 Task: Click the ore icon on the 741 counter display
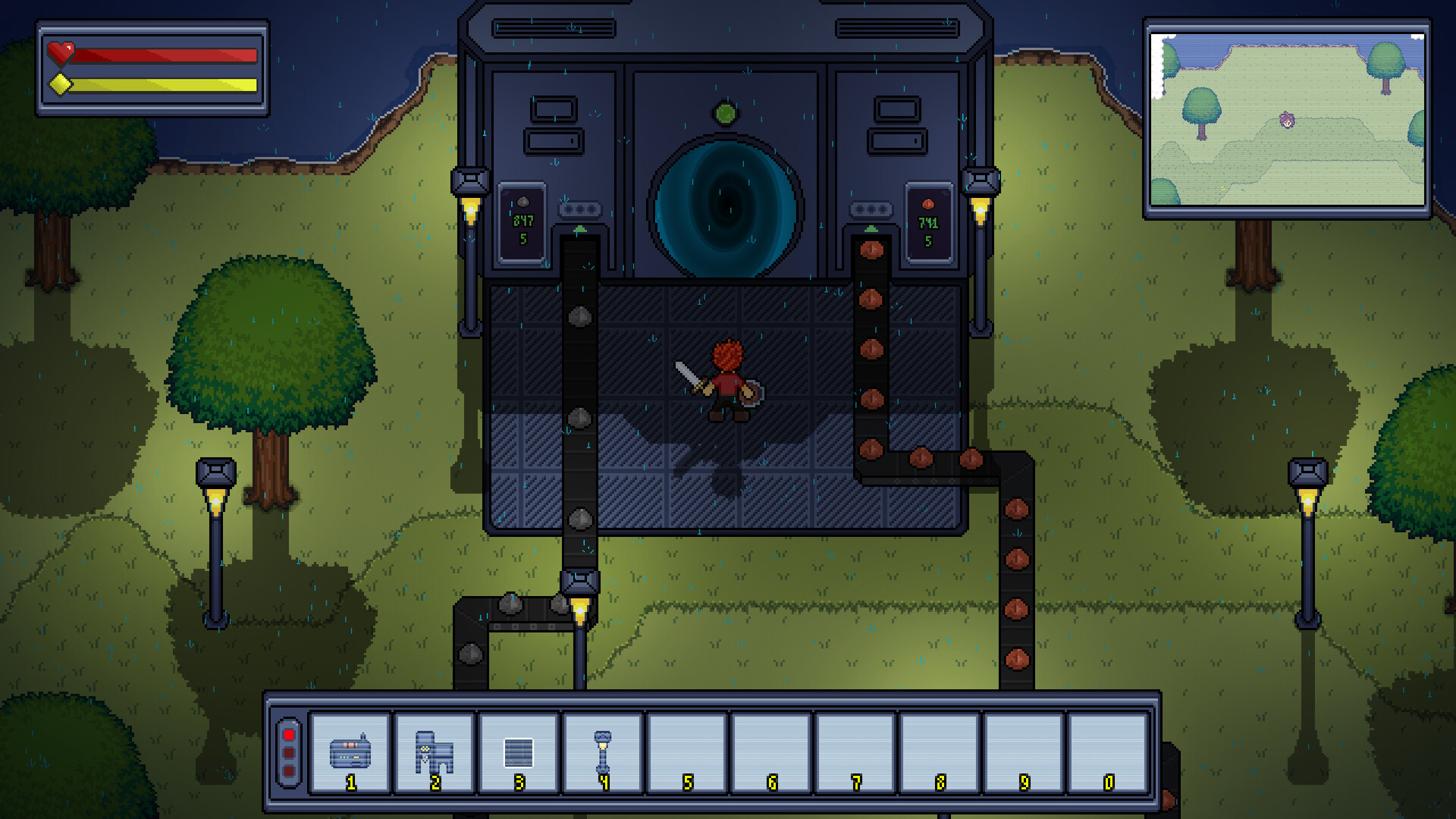tap(927, 203)
